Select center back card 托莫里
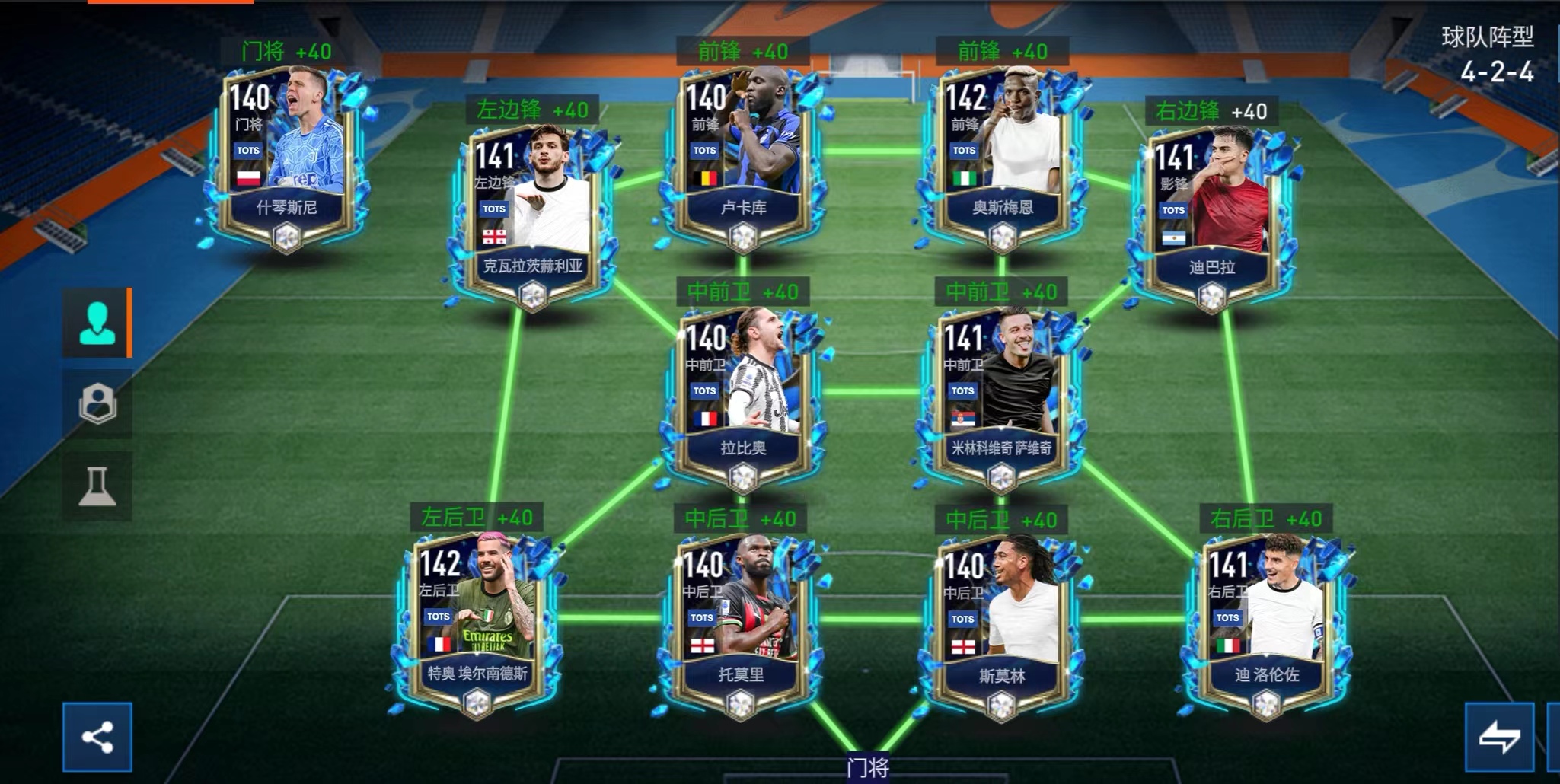 pos(741,620)
